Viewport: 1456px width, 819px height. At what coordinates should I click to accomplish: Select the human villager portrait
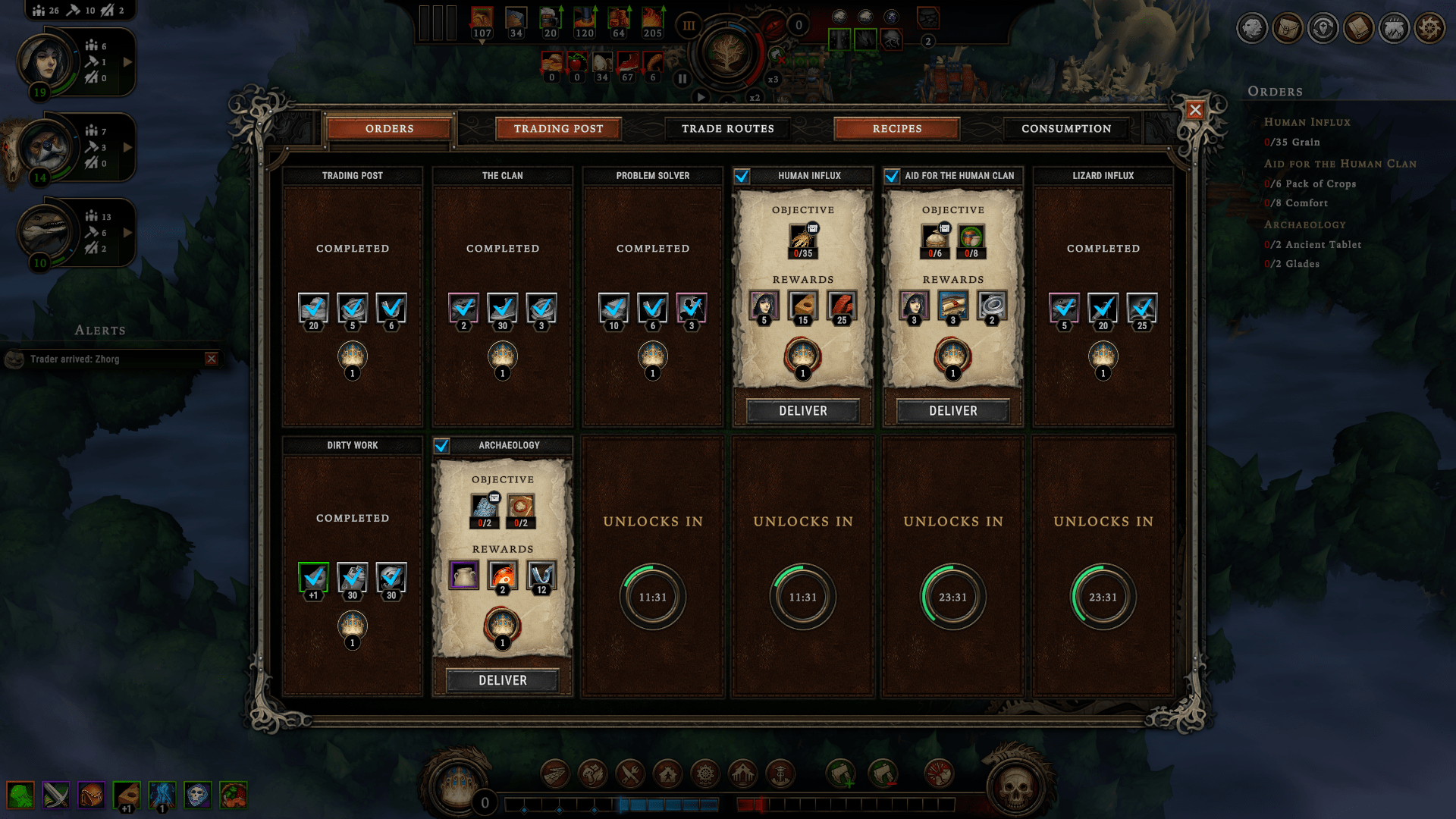[x=45, y=61]
